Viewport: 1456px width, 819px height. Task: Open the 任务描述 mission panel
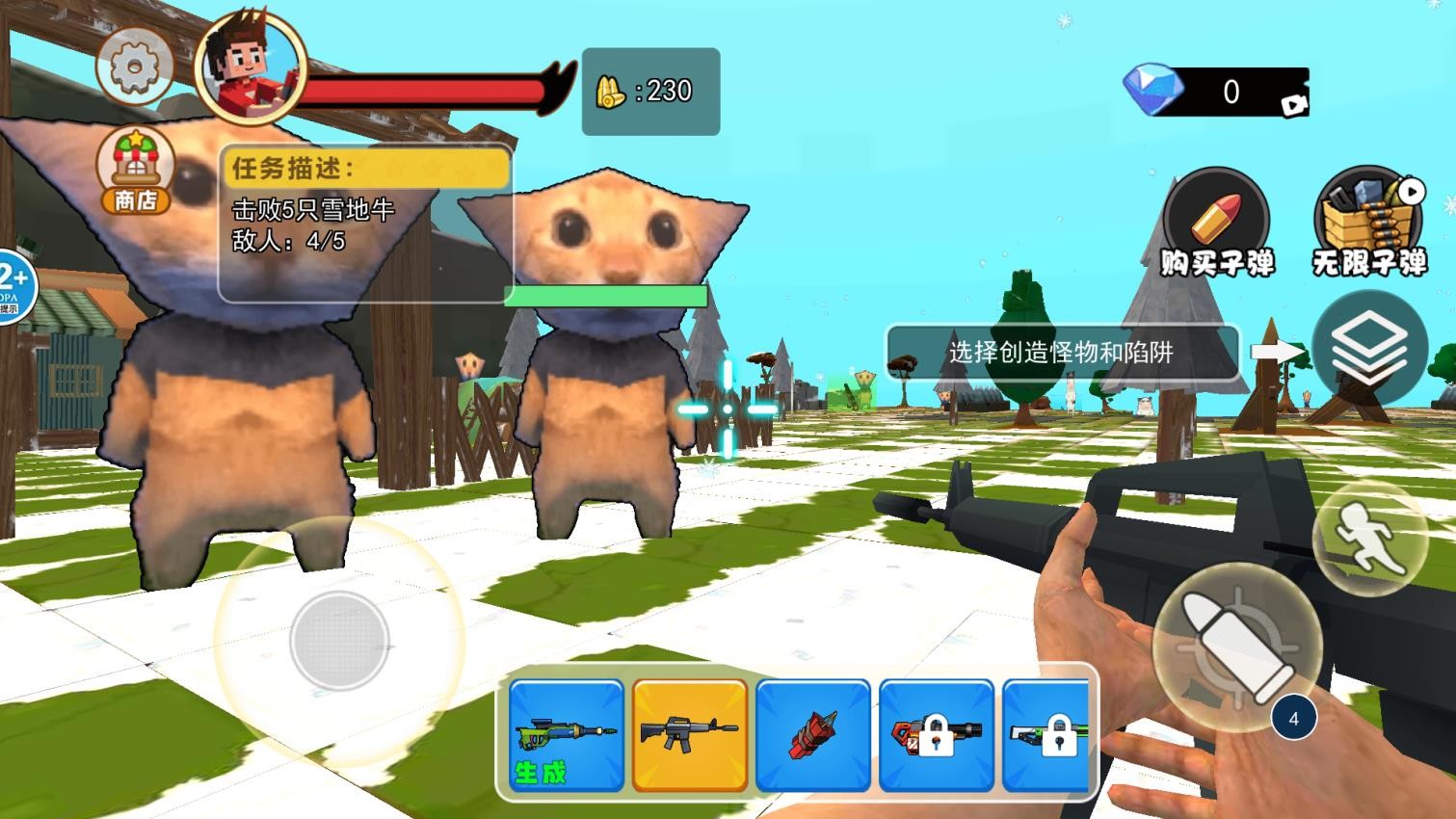point(364,224)
